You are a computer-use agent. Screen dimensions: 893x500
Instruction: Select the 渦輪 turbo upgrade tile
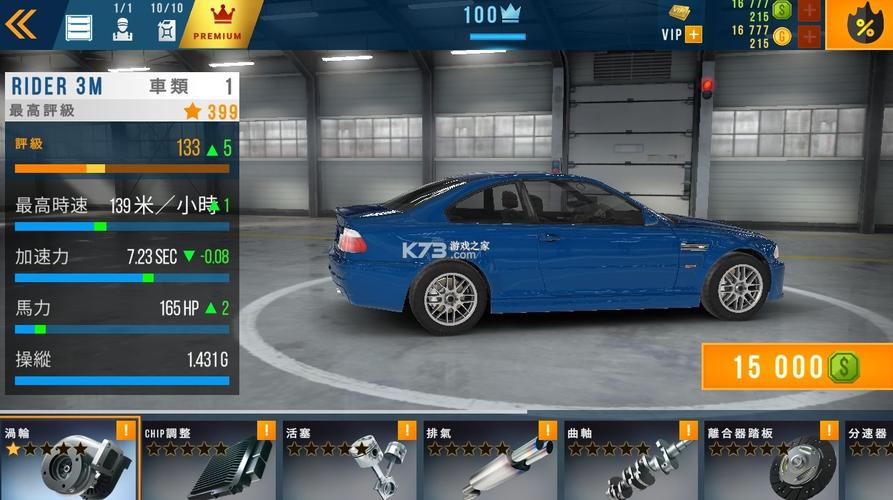pos(70,459)
